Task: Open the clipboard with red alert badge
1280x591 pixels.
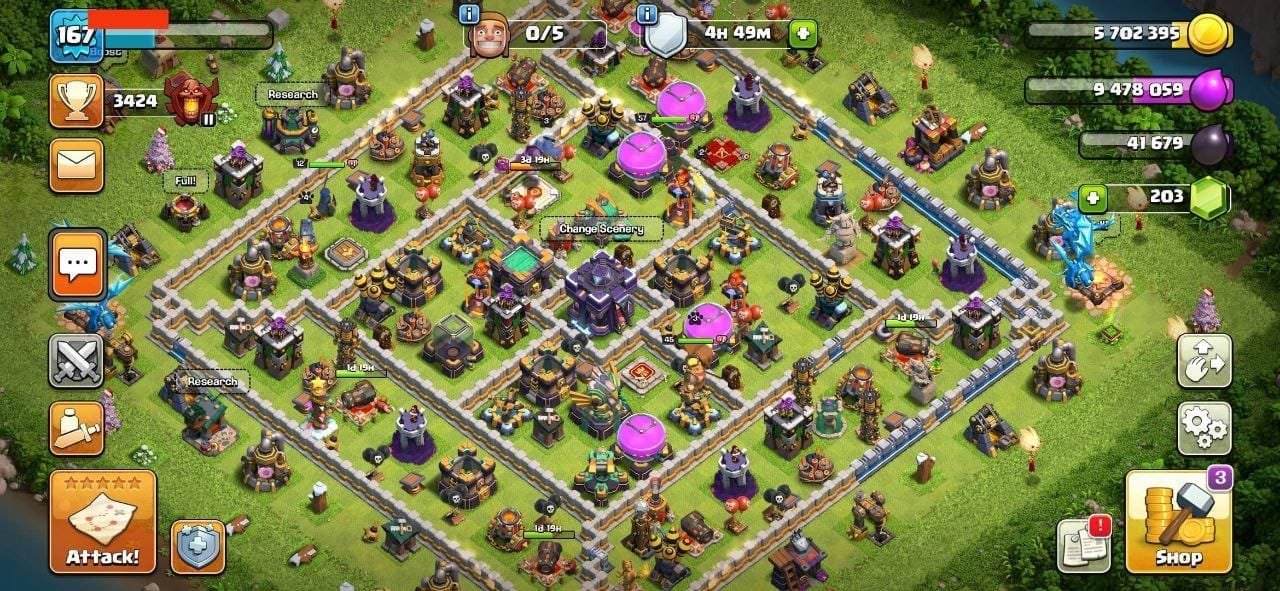Action: click(x=1084, y=546)
